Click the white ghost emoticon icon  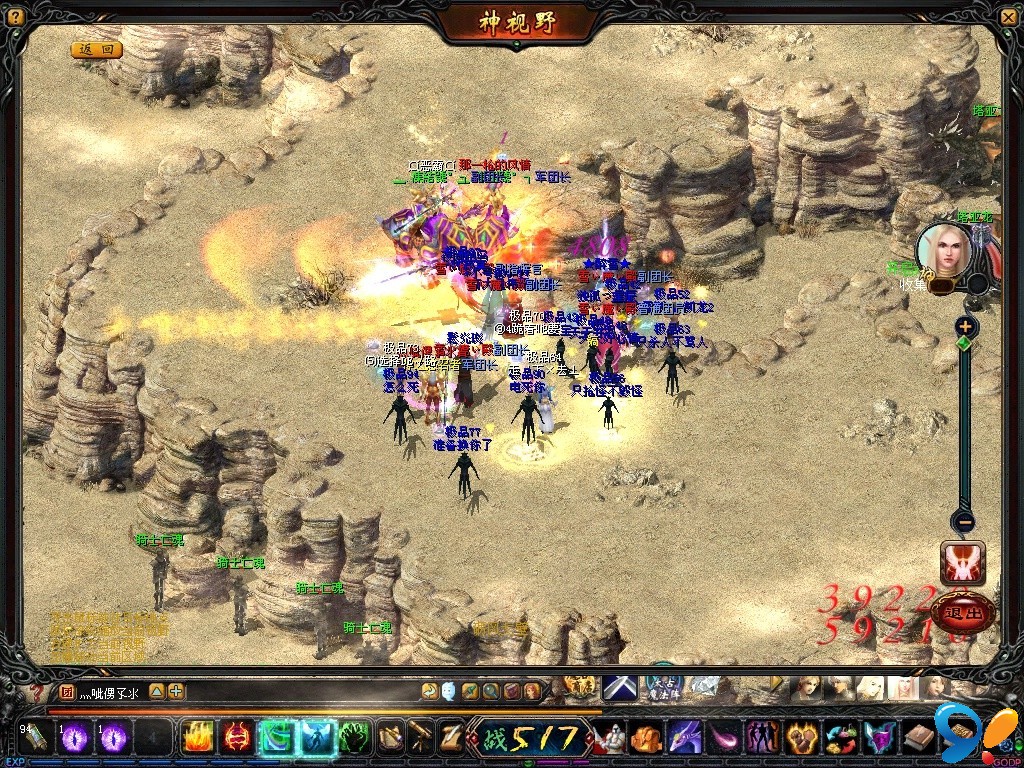coord(448,691)
